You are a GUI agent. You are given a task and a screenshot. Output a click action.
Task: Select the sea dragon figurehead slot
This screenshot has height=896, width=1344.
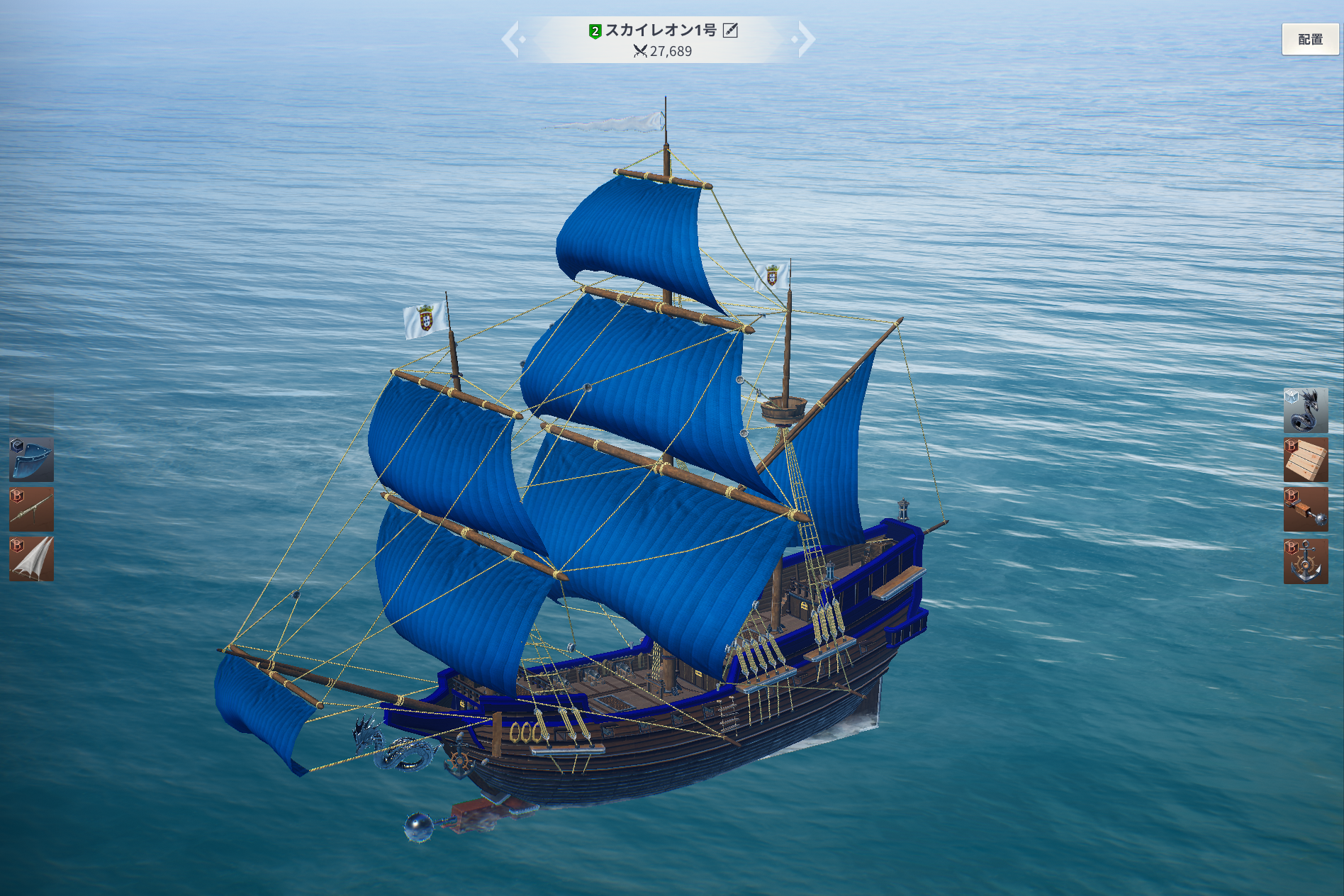(x=1305, y=410)
